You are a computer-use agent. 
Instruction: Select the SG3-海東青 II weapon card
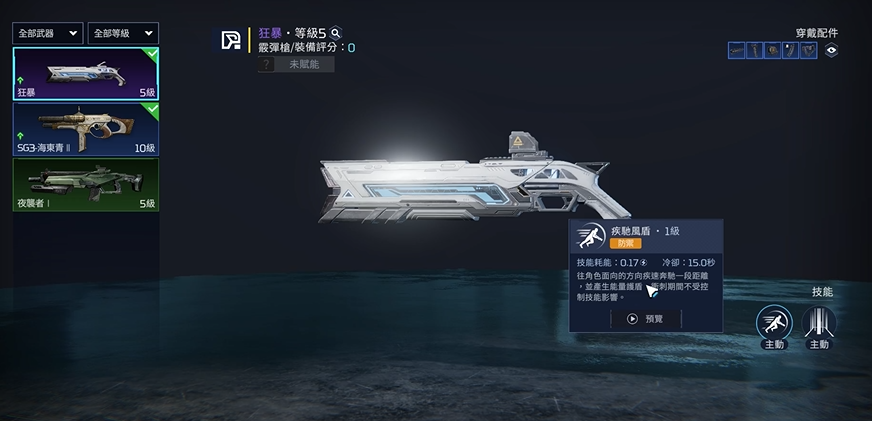point(85,127)
